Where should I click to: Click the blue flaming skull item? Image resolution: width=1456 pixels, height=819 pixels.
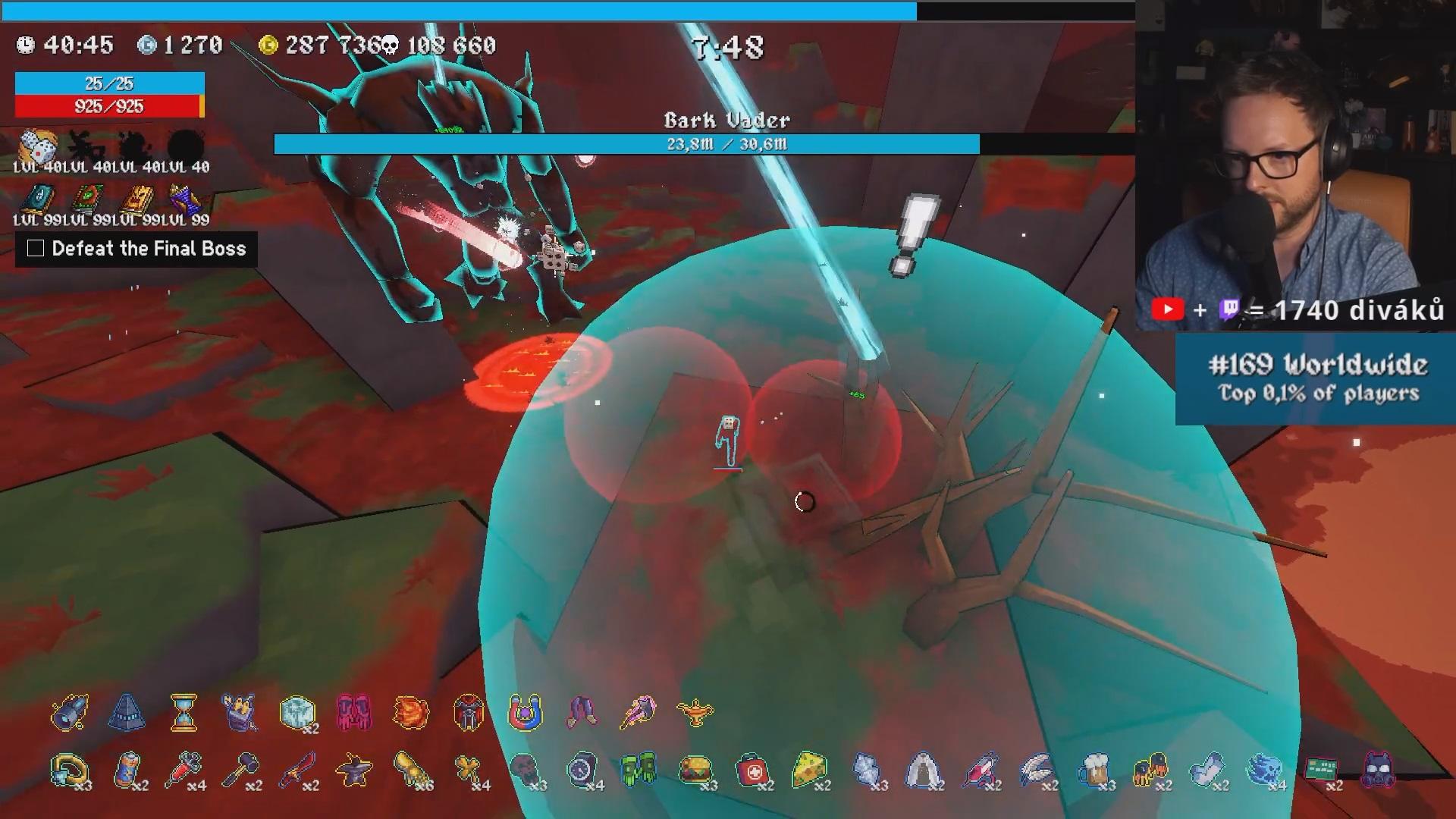tap(1263, 770)
